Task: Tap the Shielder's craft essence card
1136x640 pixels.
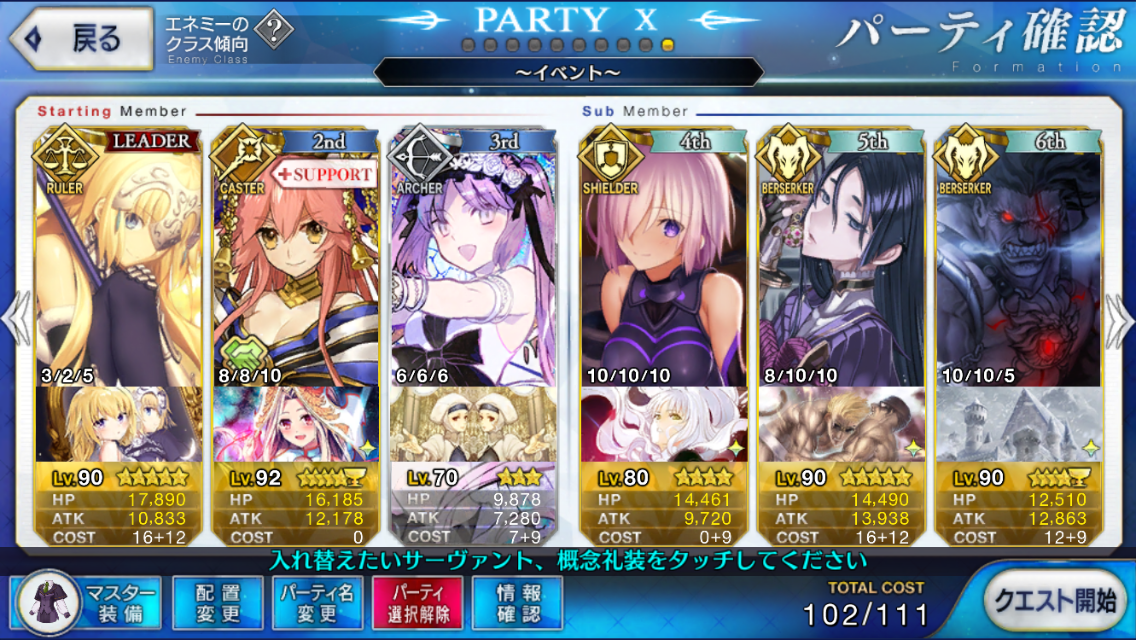Action: 665,424
